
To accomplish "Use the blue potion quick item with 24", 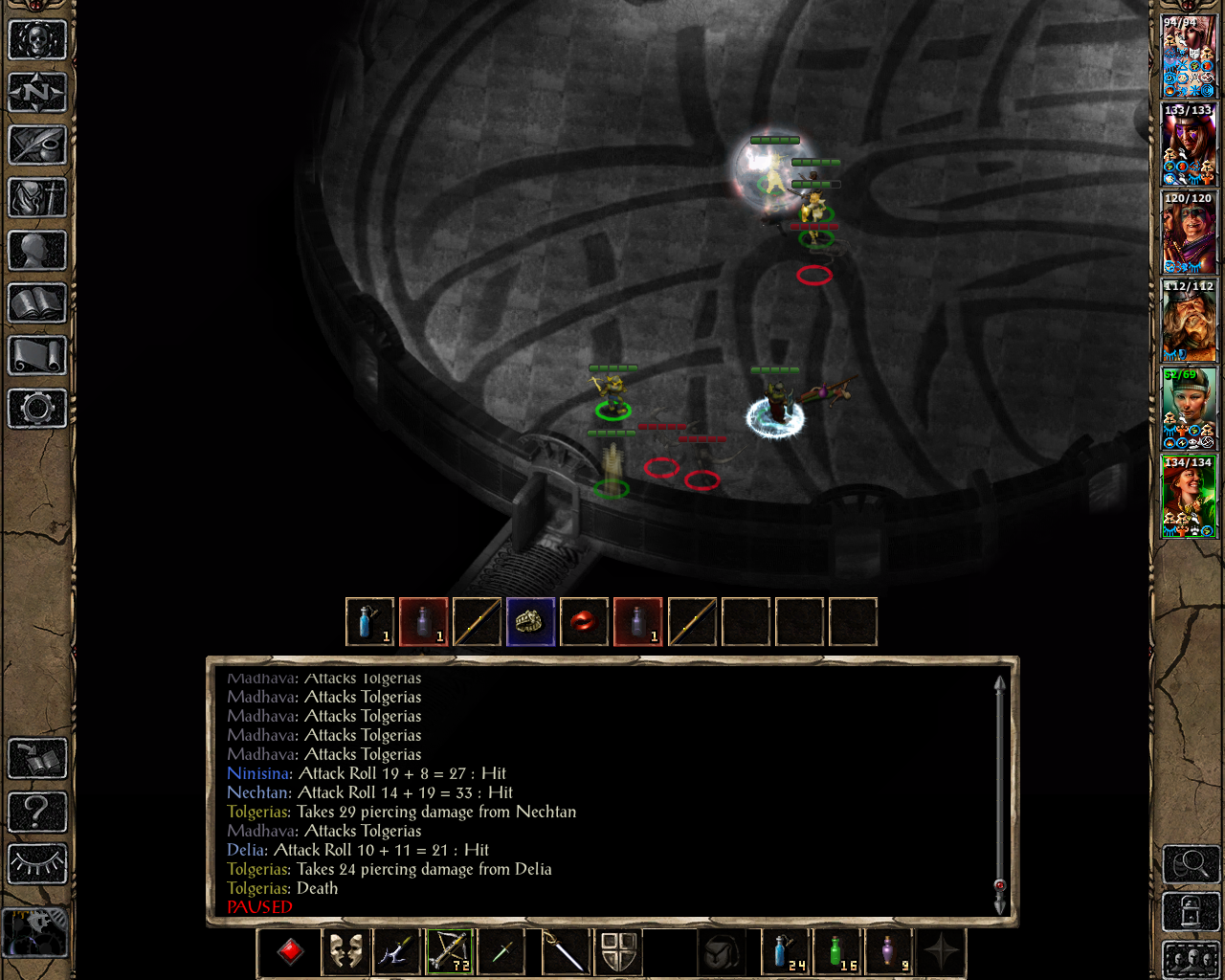I will 787,951.
